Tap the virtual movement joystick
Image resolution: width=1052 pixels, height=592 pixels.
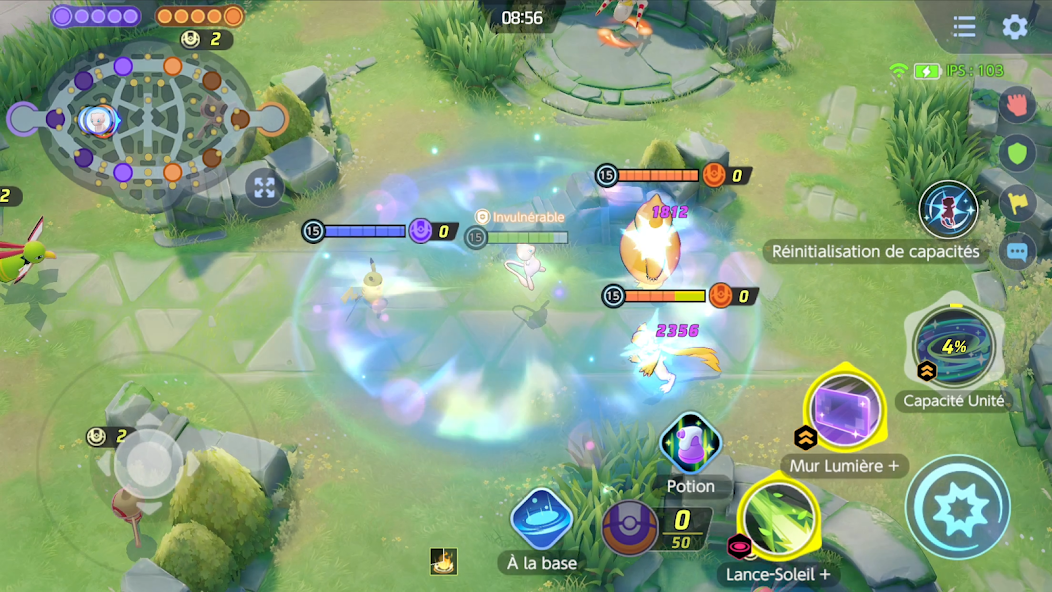148,463
